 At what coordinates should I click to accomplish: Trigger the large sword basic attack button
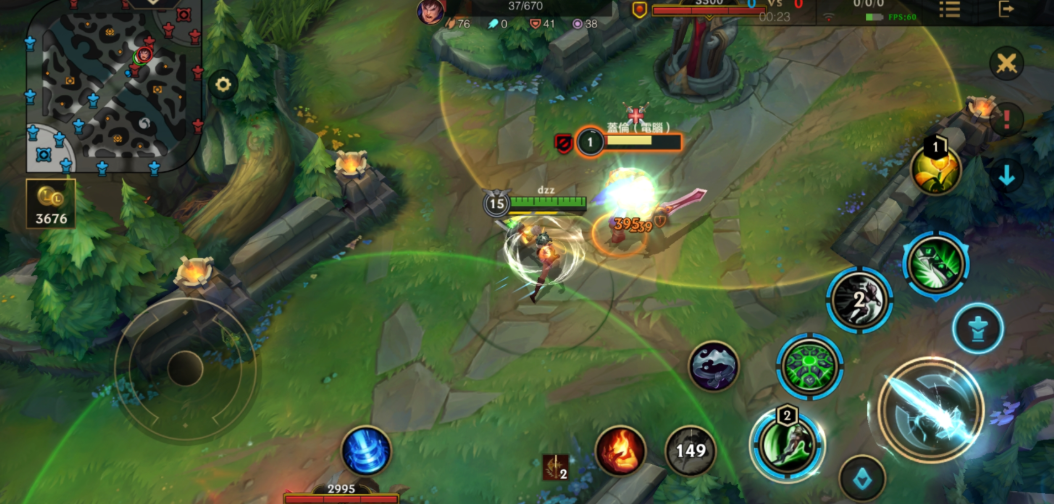click(x=931, y=410)
